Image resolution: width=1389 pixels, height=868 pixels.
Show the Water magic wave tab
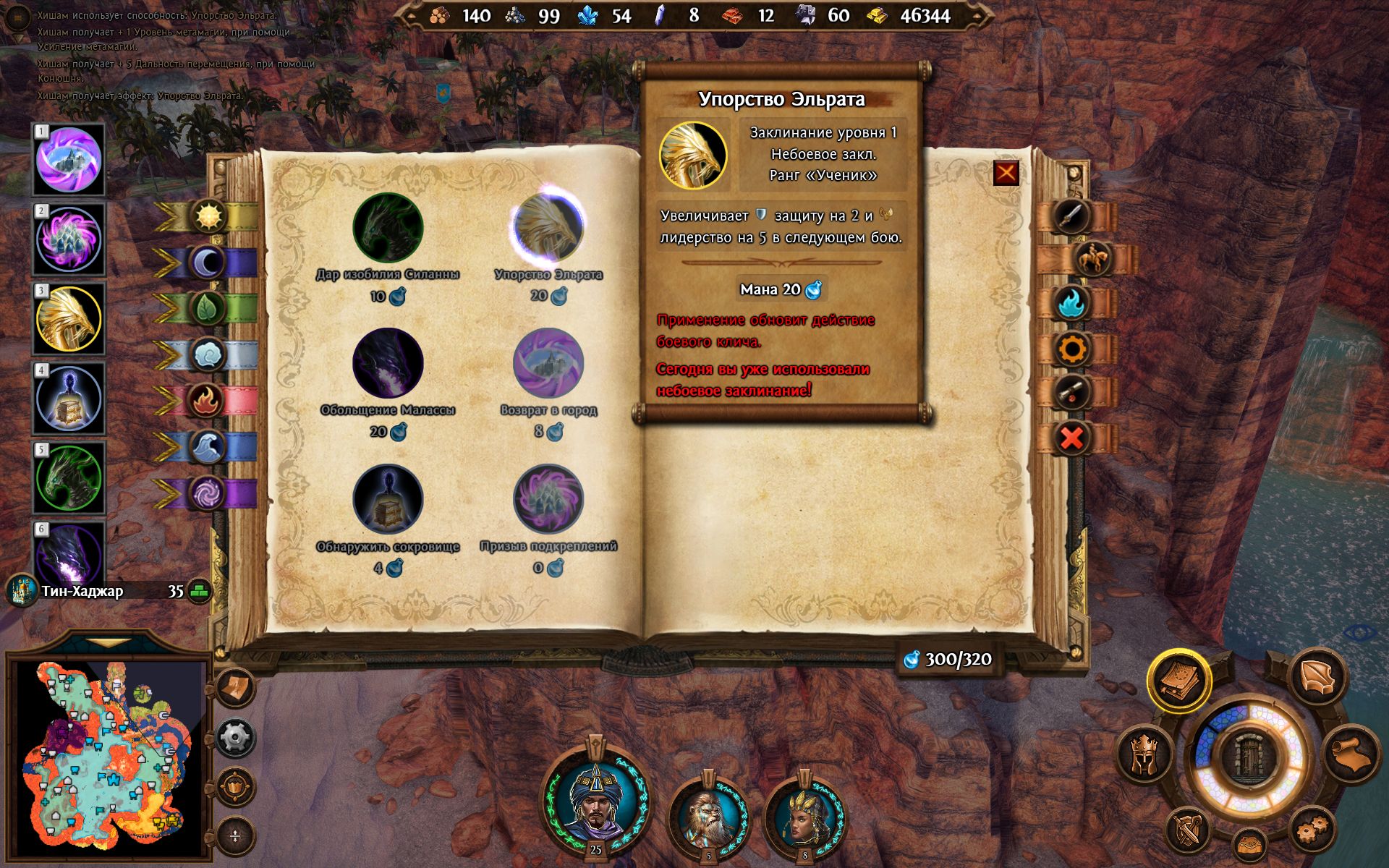pyautogui.click(x=208, y=446)
